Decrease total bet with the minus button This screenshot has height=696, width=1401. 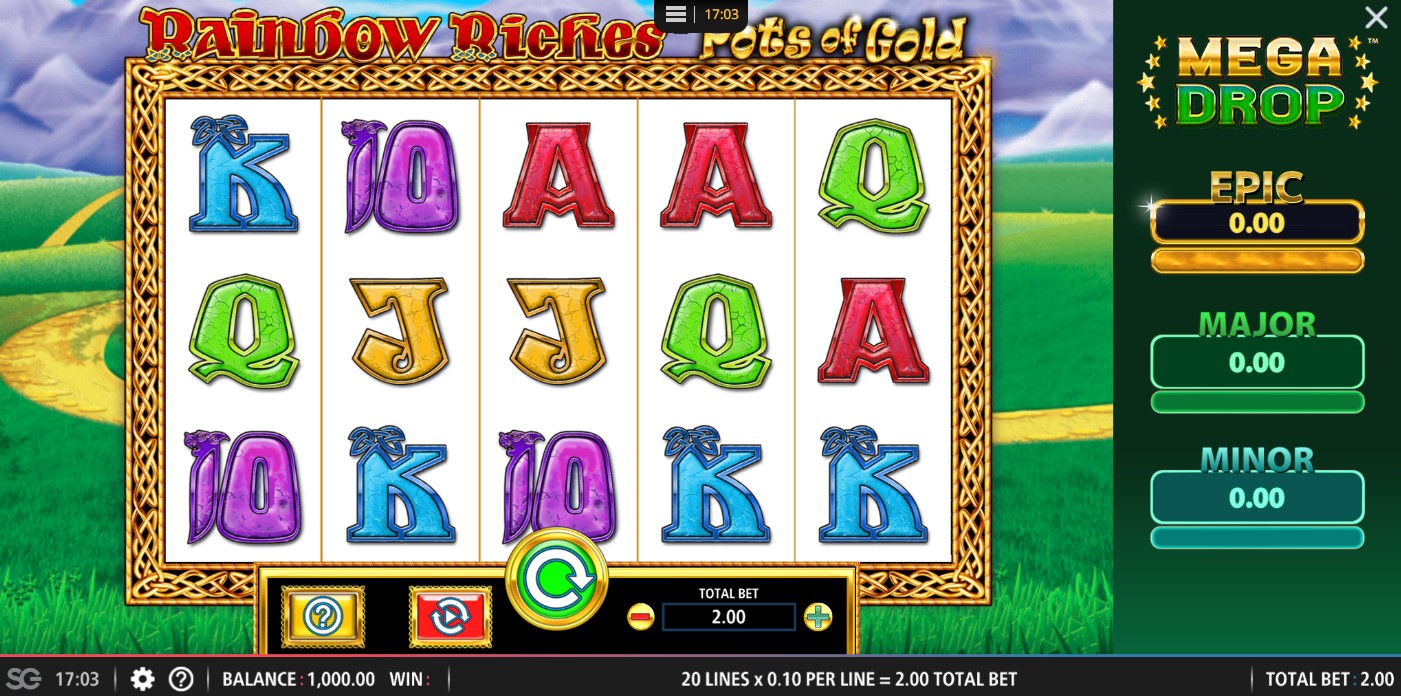tap(640, 617)
